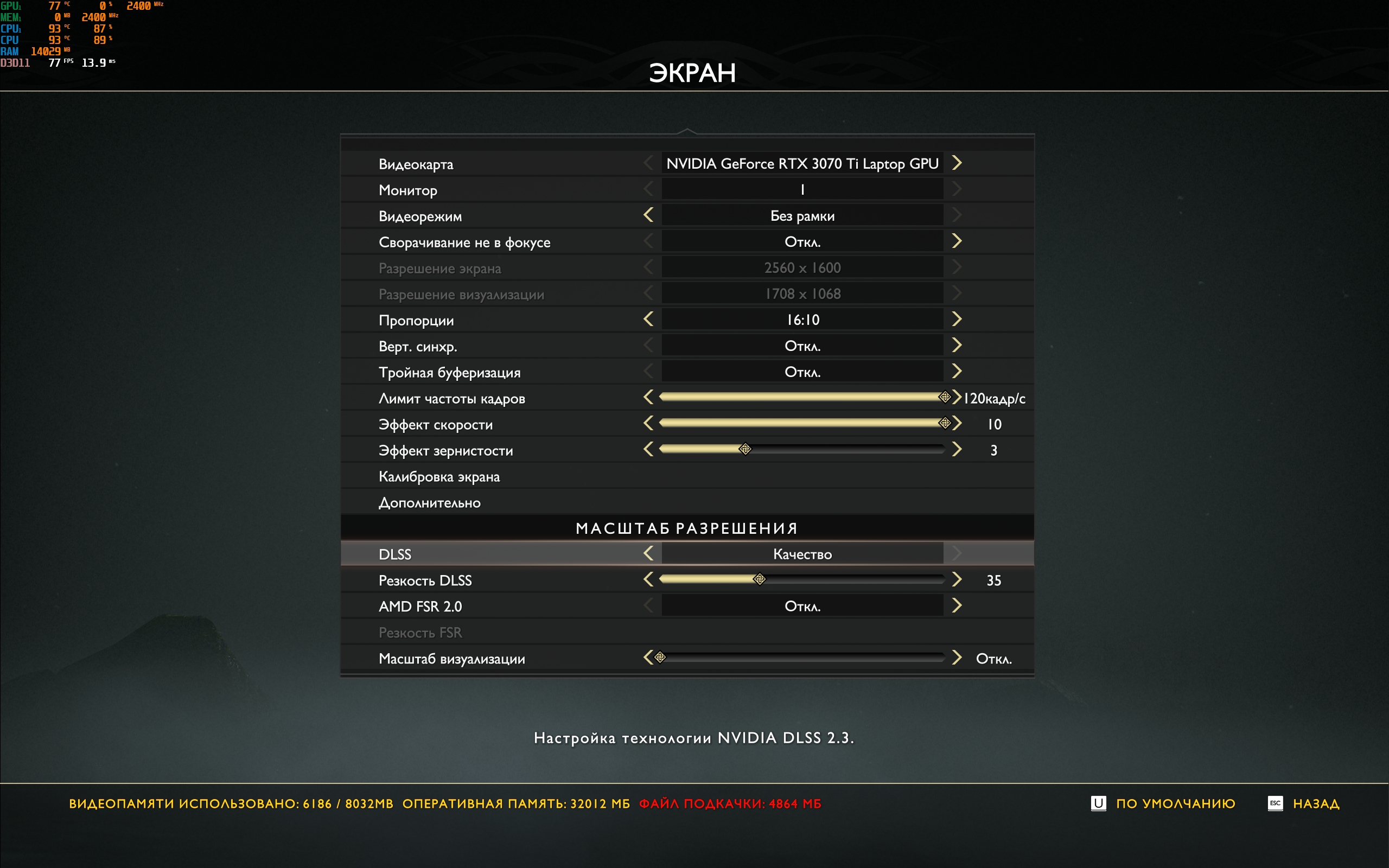Switch Пропорции to next aspect ratio
This screenshot has width=1389, height=868.
click(x=956, y=319)
